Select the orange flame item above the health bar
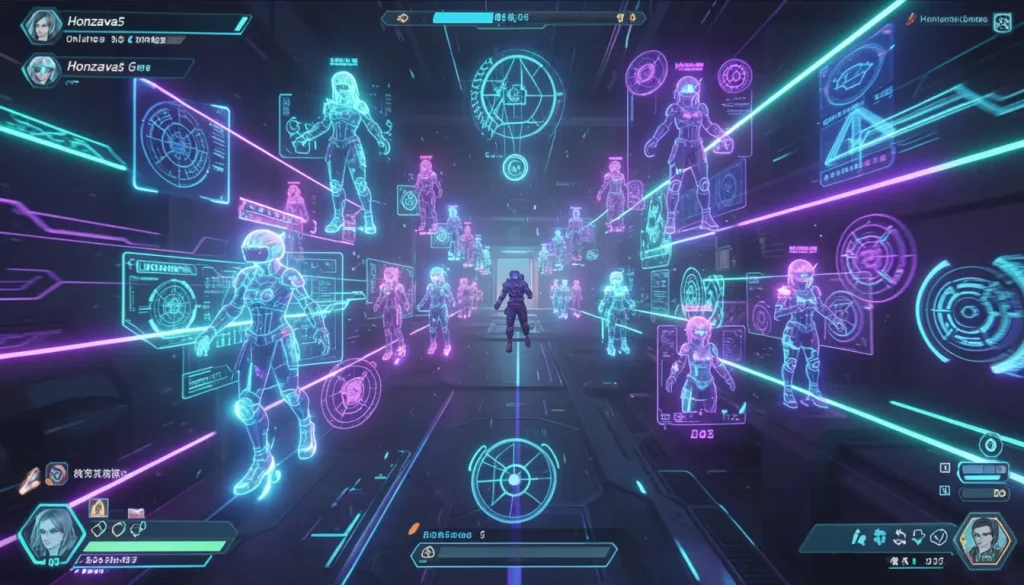This screenshot has height=585, width=1024. [x=99, y=510]
